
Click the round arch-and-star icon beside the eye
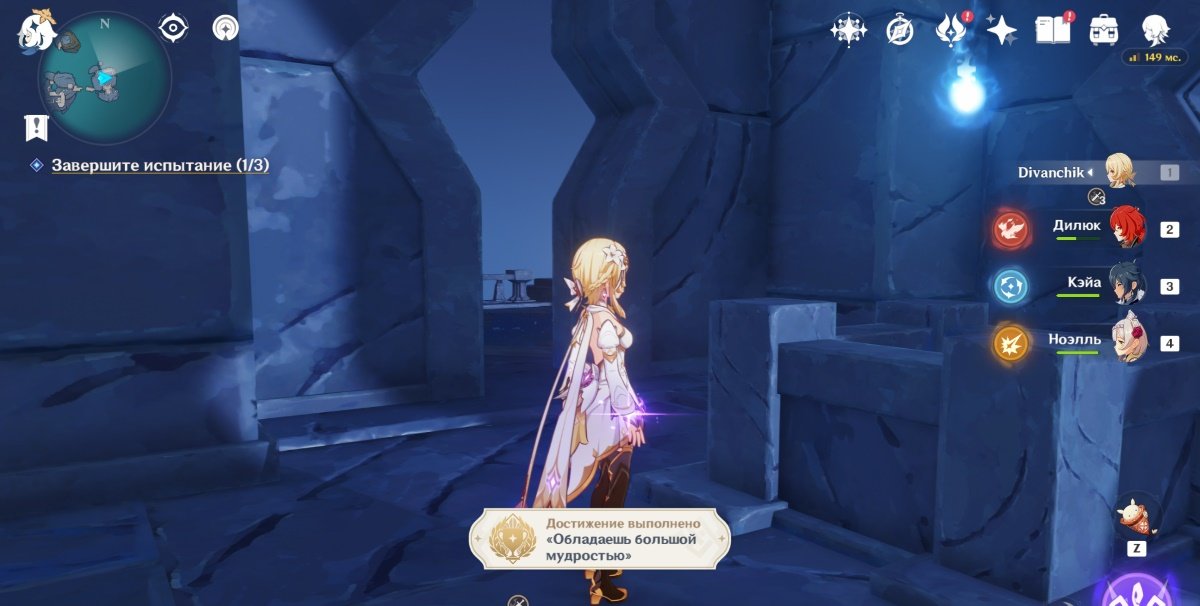pyautogui.click(x=225, y=28)
